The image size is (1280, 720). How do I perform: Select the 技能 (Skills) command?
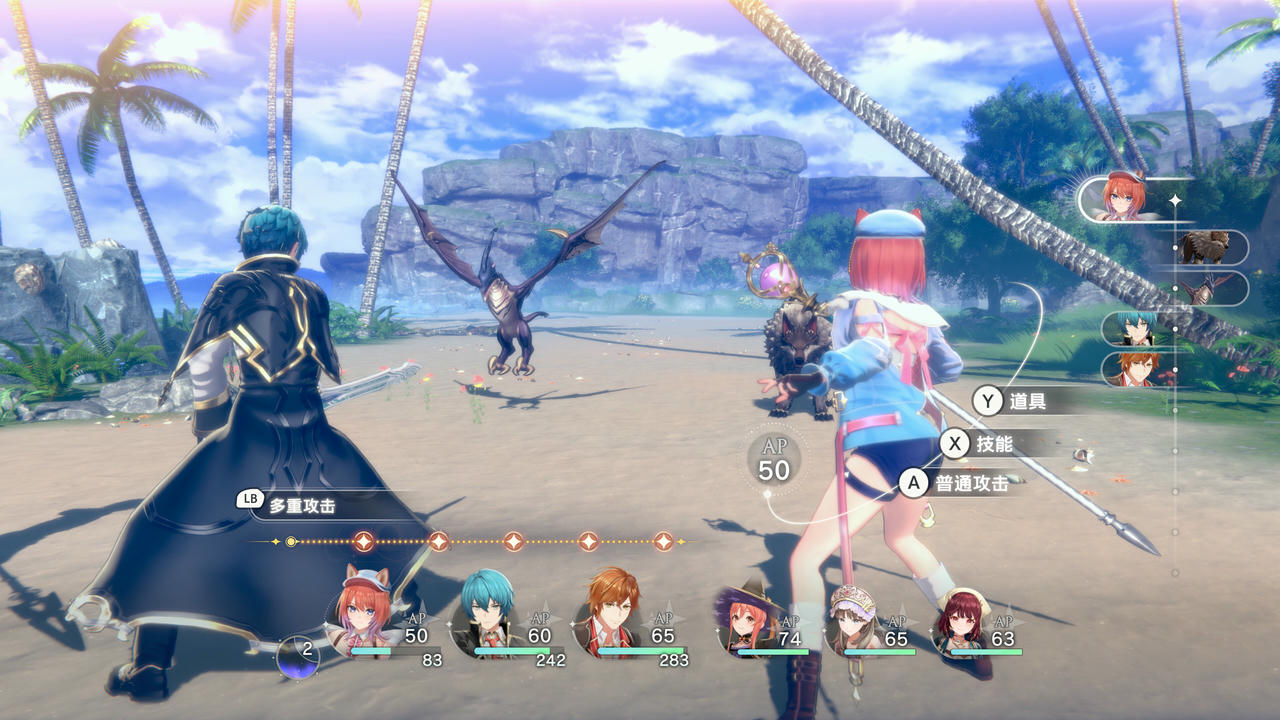tap(994, 444)
